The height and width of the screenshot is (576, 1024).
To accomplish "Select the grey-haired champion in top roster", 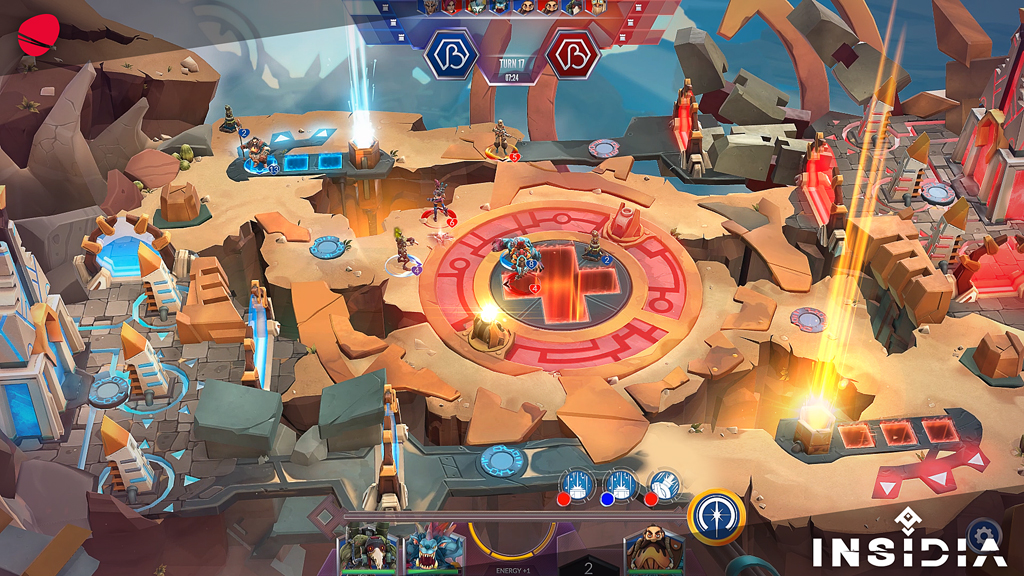I will pyautogui.click(x=429, y=8).
